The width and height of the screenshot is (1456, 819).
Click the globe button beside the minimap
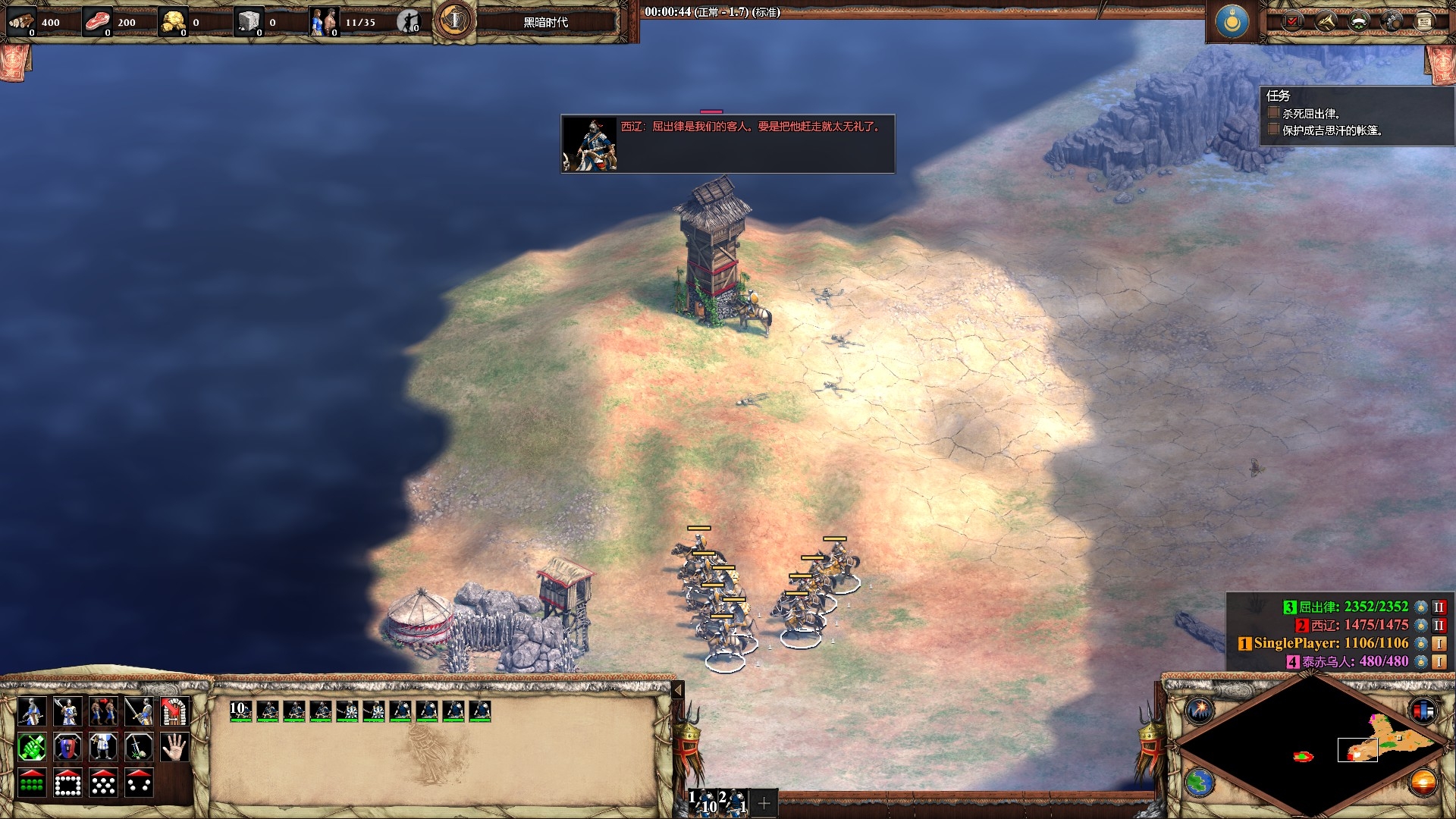(1200, 783)
